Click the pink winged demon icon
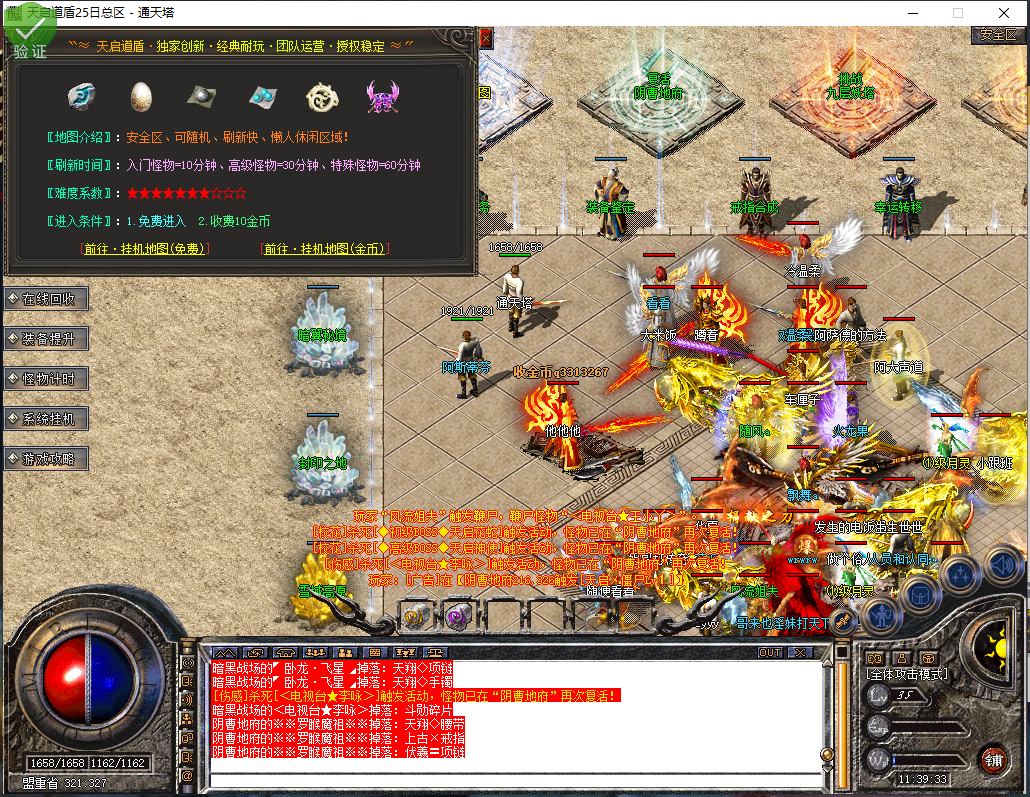This screenshot has width=1030, height=797. (x=382, y=96)
